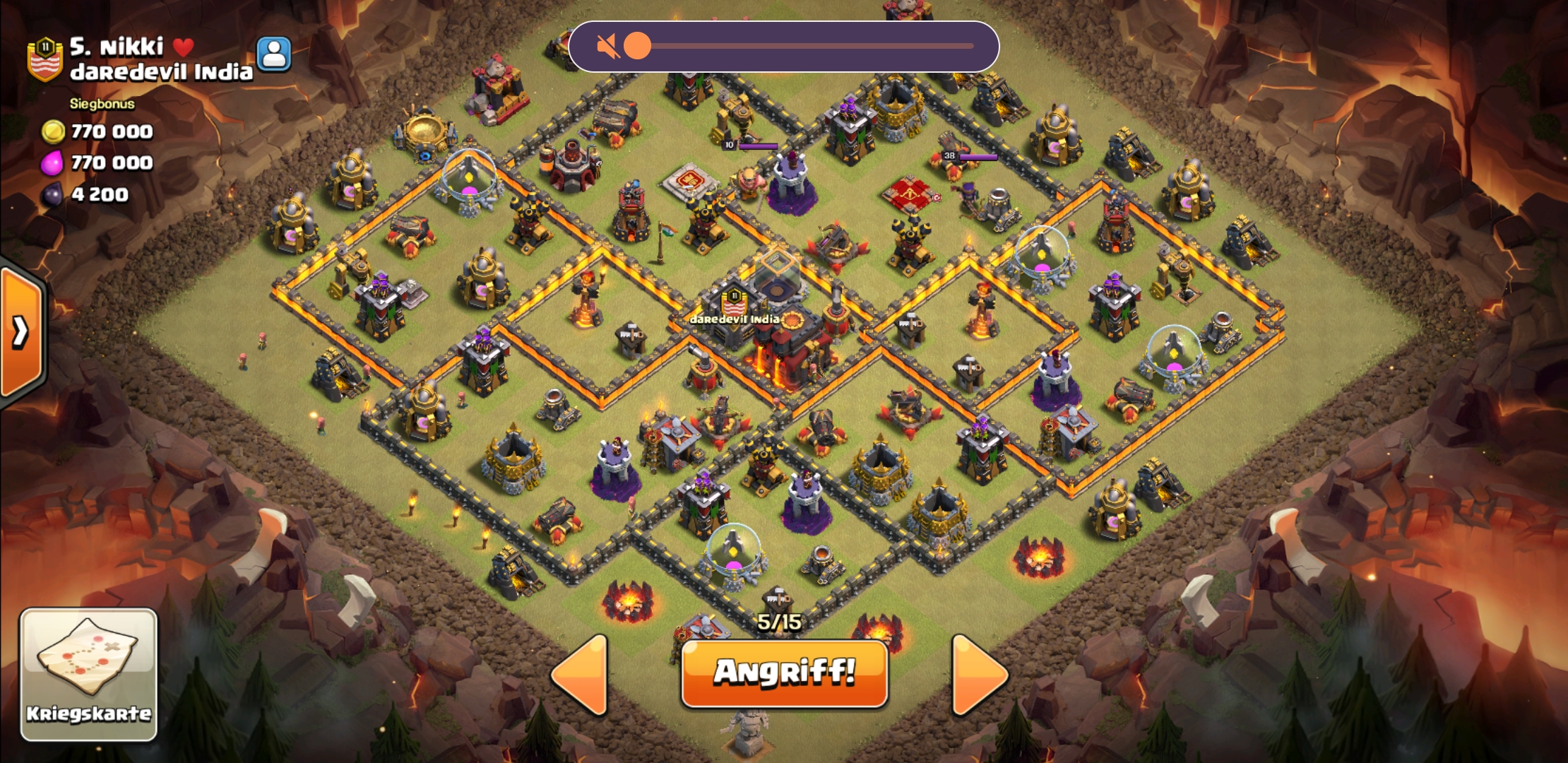Open the daredevil India clan badge

pyautogui.click(x=44, y=59)
